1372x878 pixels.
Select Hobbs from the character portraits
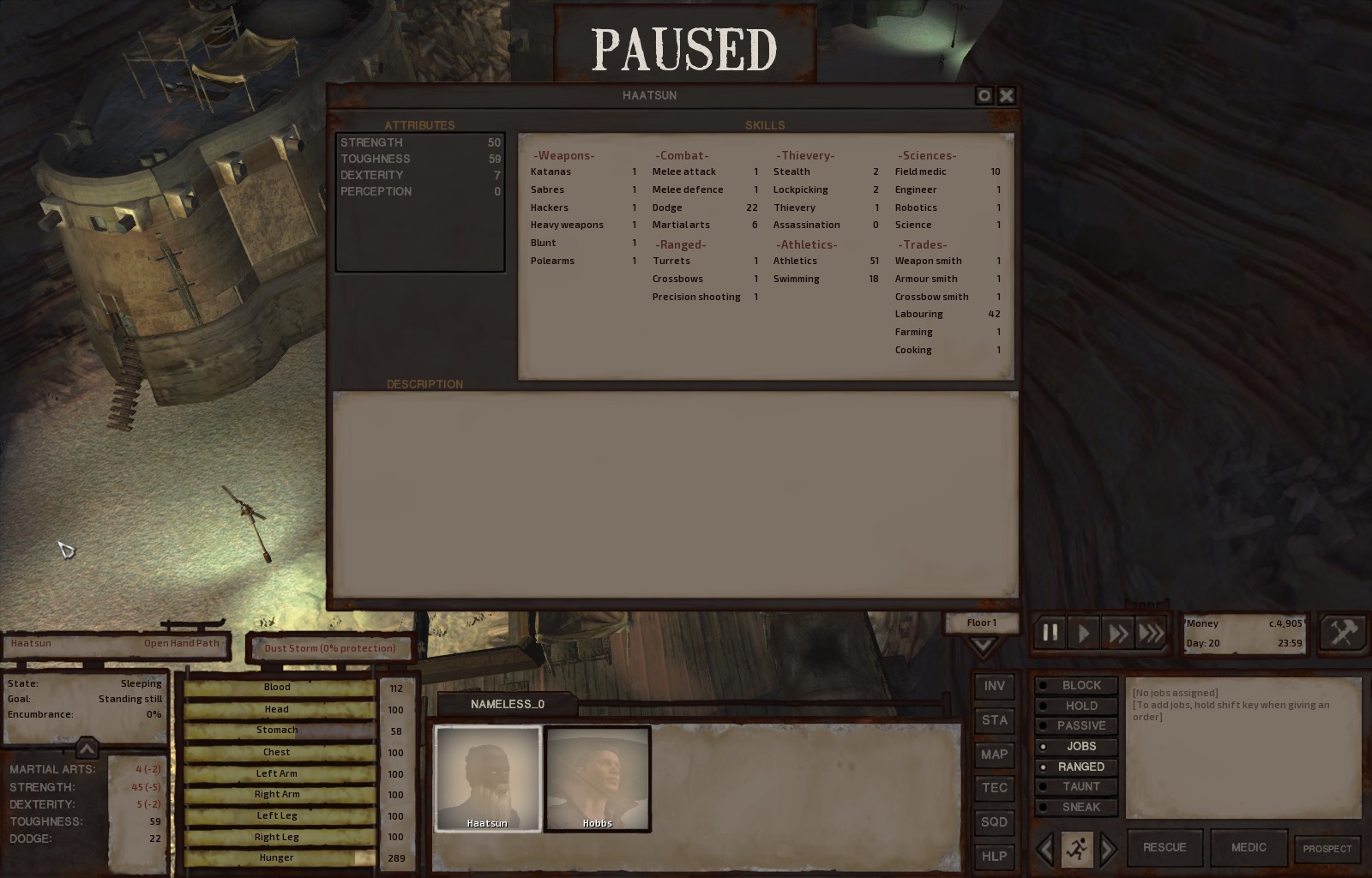coord(598,777)
